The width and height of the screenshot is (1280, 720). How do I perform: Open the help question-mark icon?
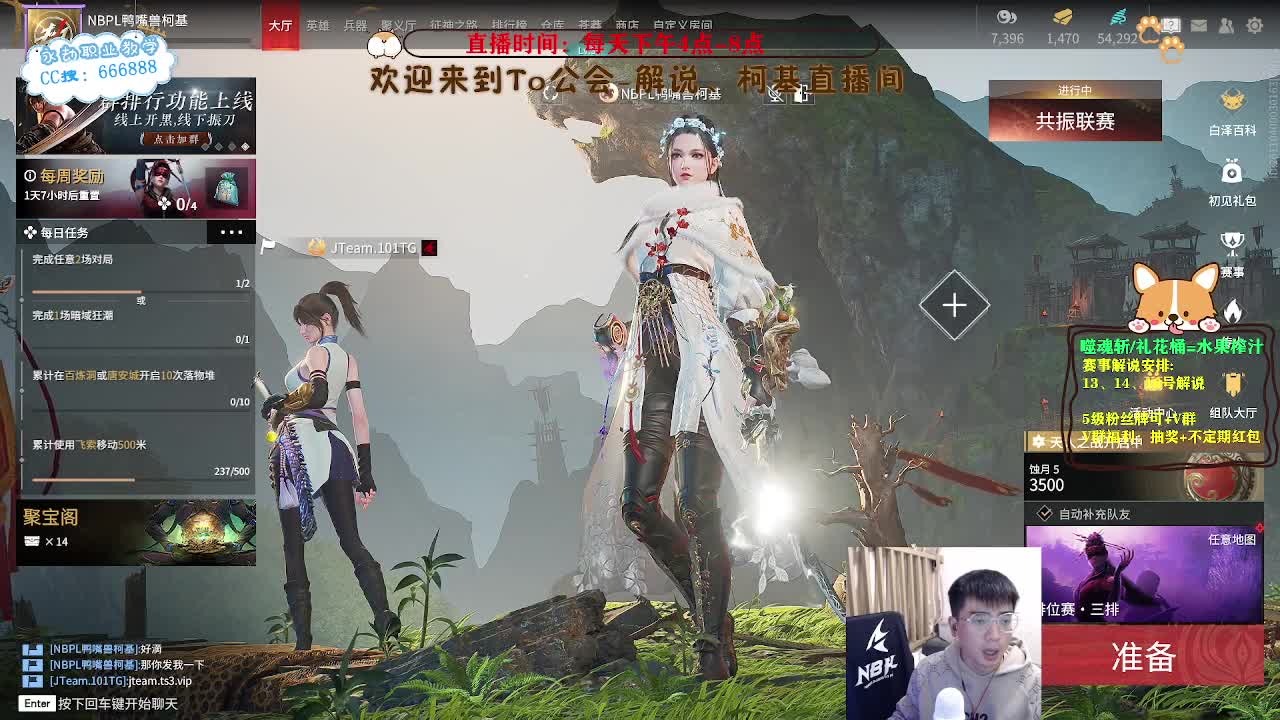point(1171,25)
